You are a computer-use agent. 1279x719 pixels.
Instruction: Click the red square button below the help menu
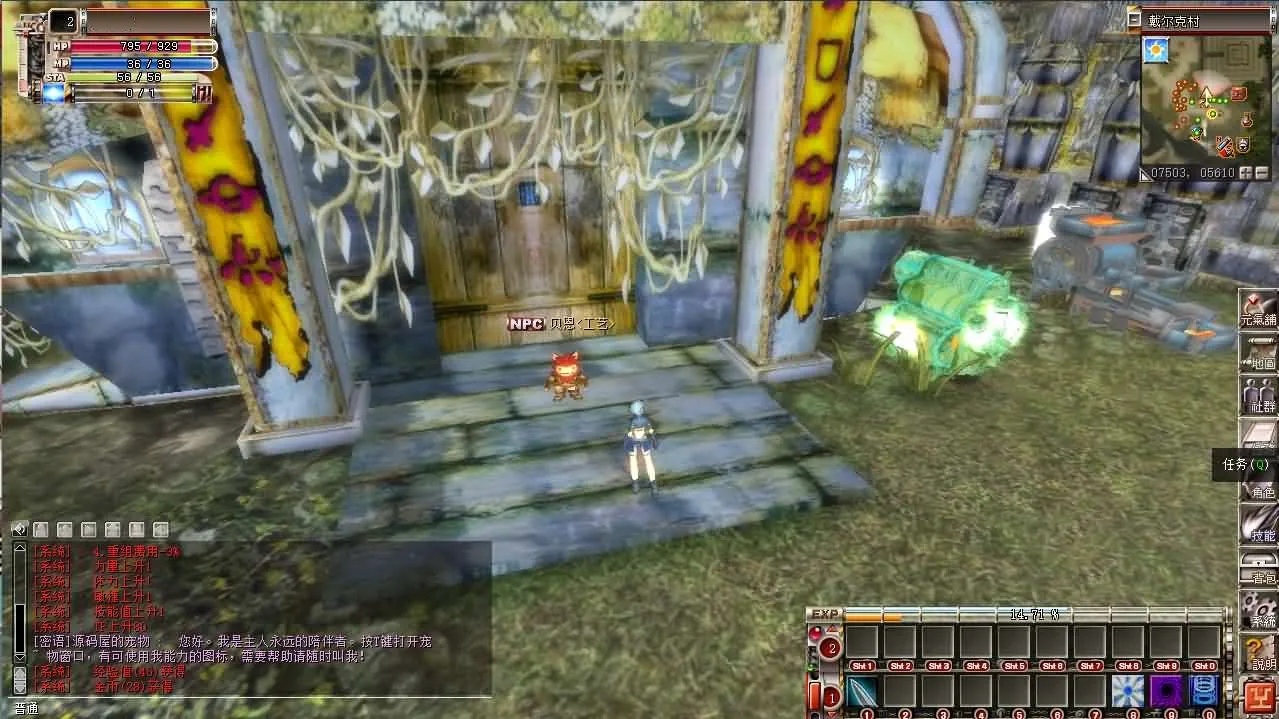1258,695
